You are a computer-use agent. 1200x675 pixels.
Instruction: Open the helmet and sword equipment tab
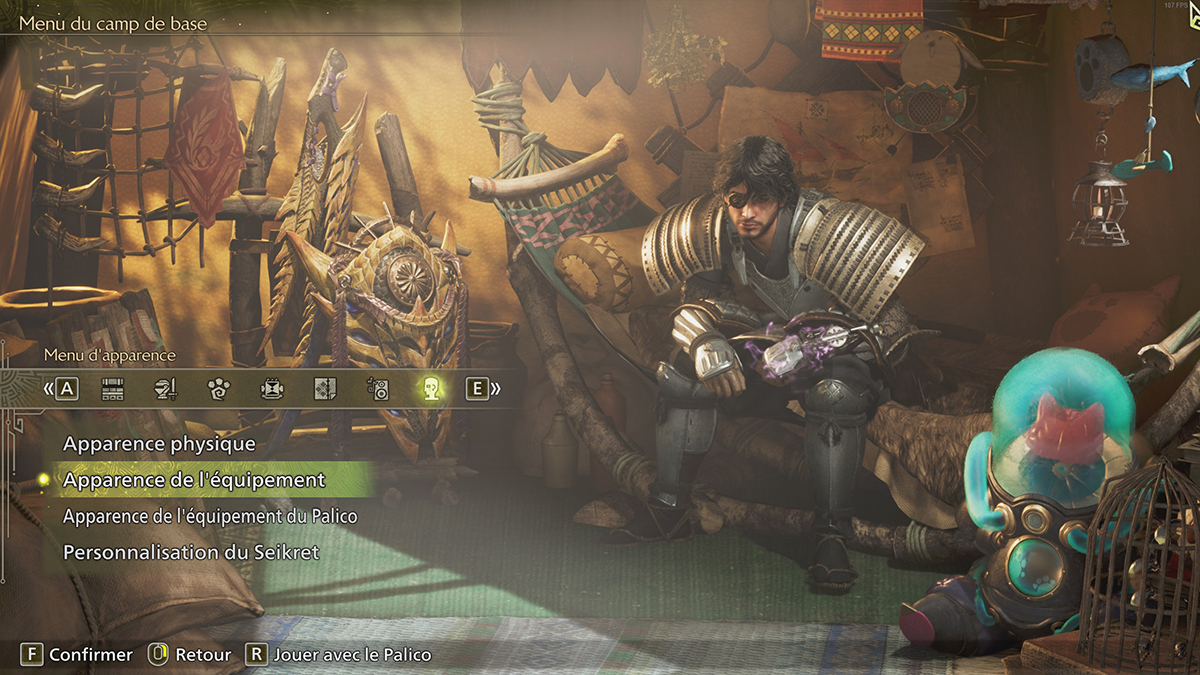coord(166,389)
